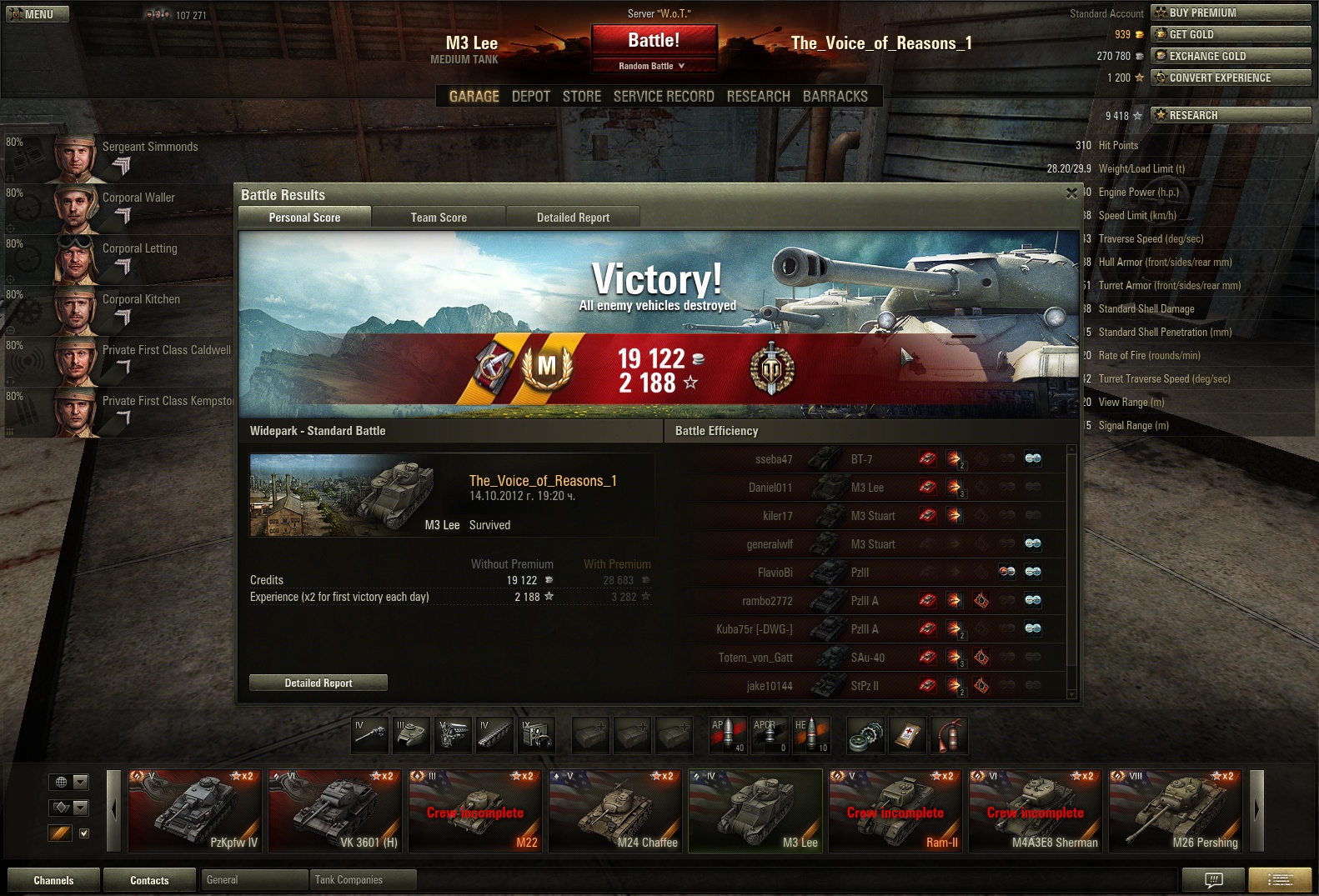This screenshot has height=896, width=1319.
Task: Open the STORE section
Action: pos(581,97)
